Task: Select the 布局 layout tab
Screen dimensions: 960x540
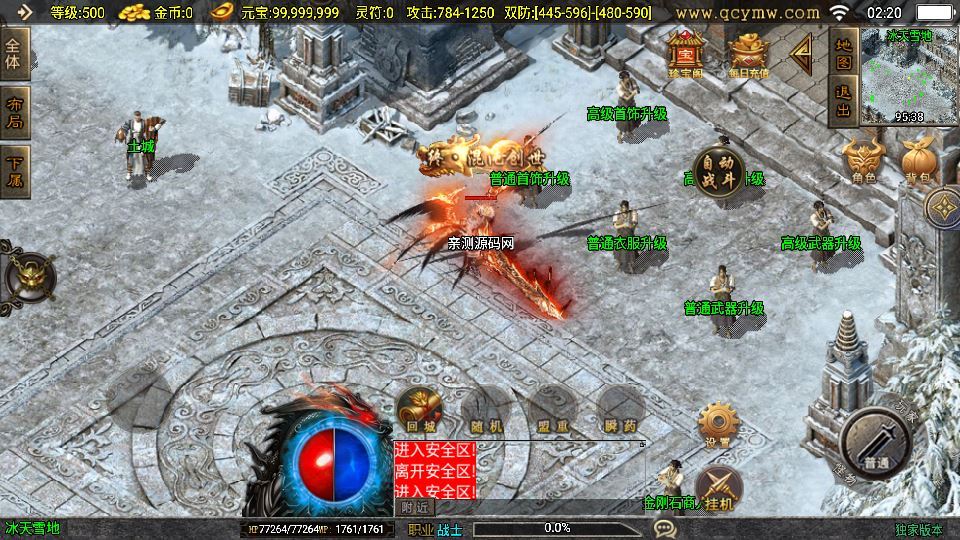Action: coord(15,112)
